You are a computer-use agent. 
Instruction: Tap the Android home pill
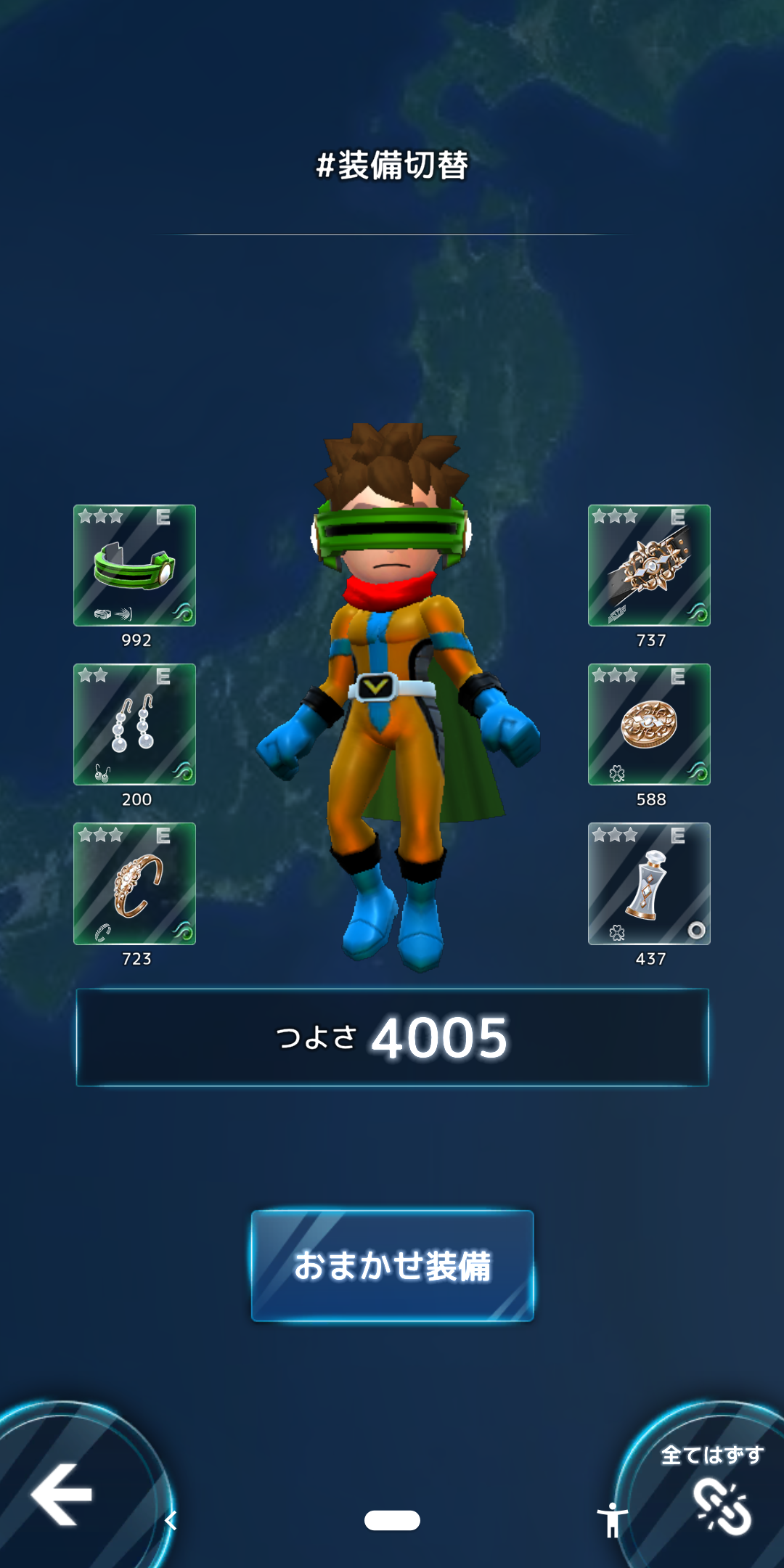[392, 1520]
